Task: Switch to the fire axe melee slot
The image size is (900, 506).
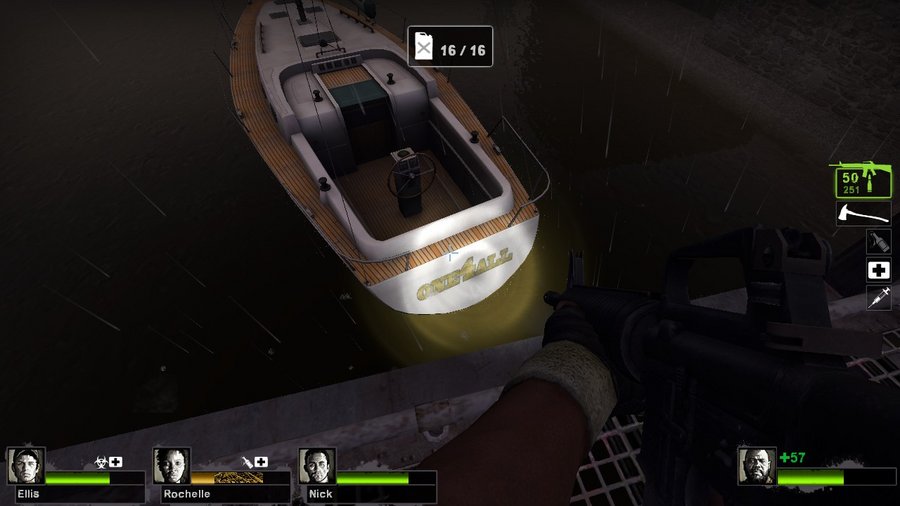Action: click(x=863, y=213)
